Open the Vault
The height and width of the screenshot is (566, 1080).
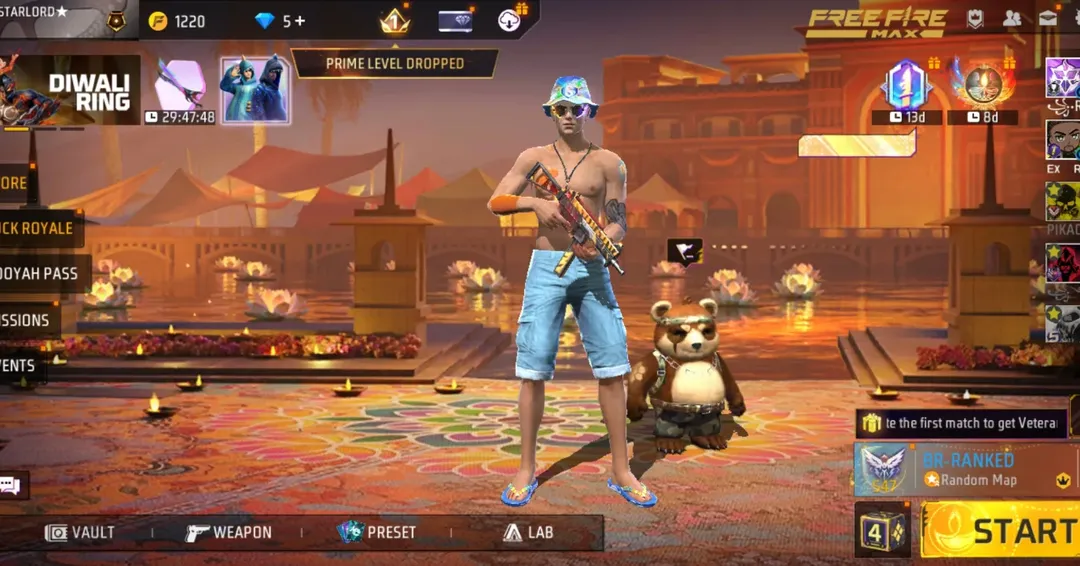[80, 532]
